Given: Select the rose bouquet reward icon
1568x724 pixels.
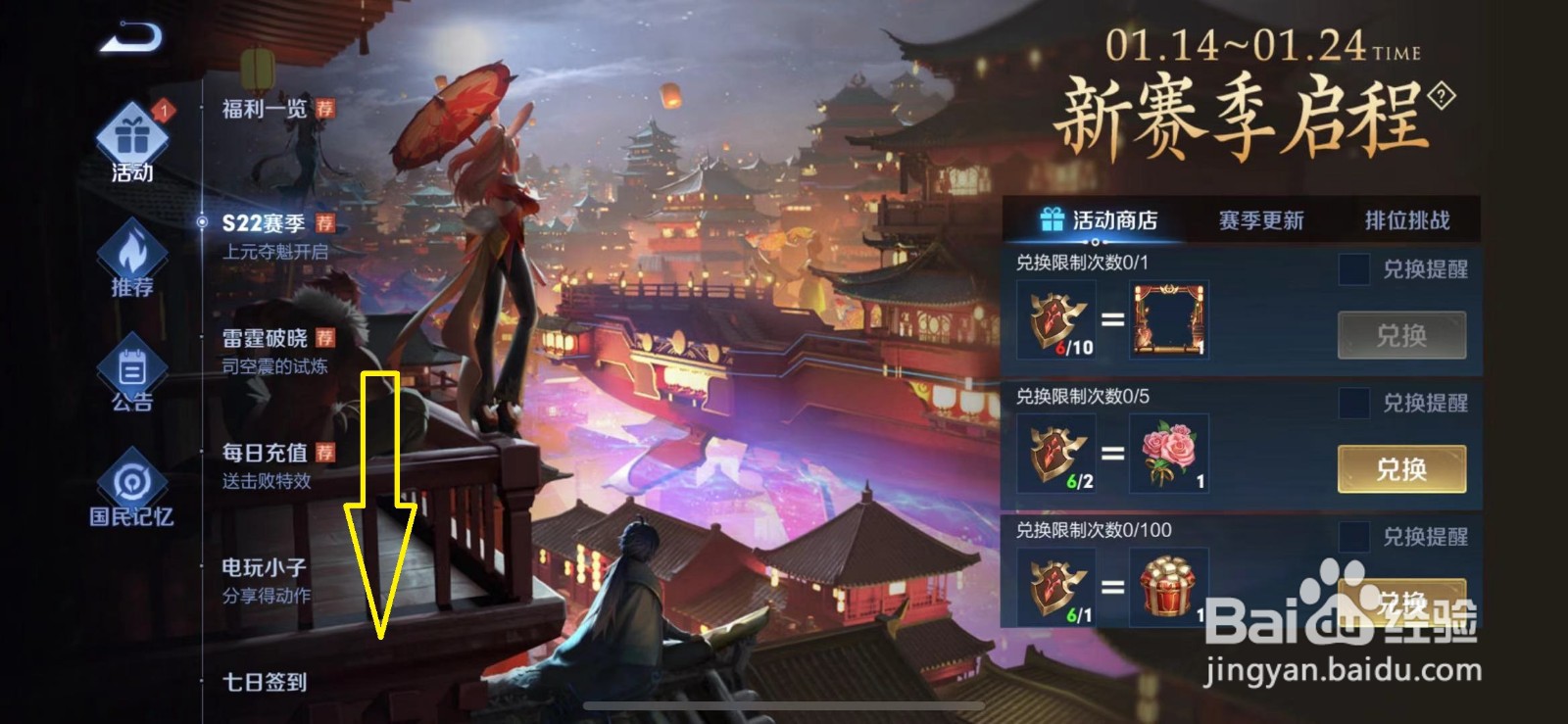Looking at the screenshot, I should 1167,453.
